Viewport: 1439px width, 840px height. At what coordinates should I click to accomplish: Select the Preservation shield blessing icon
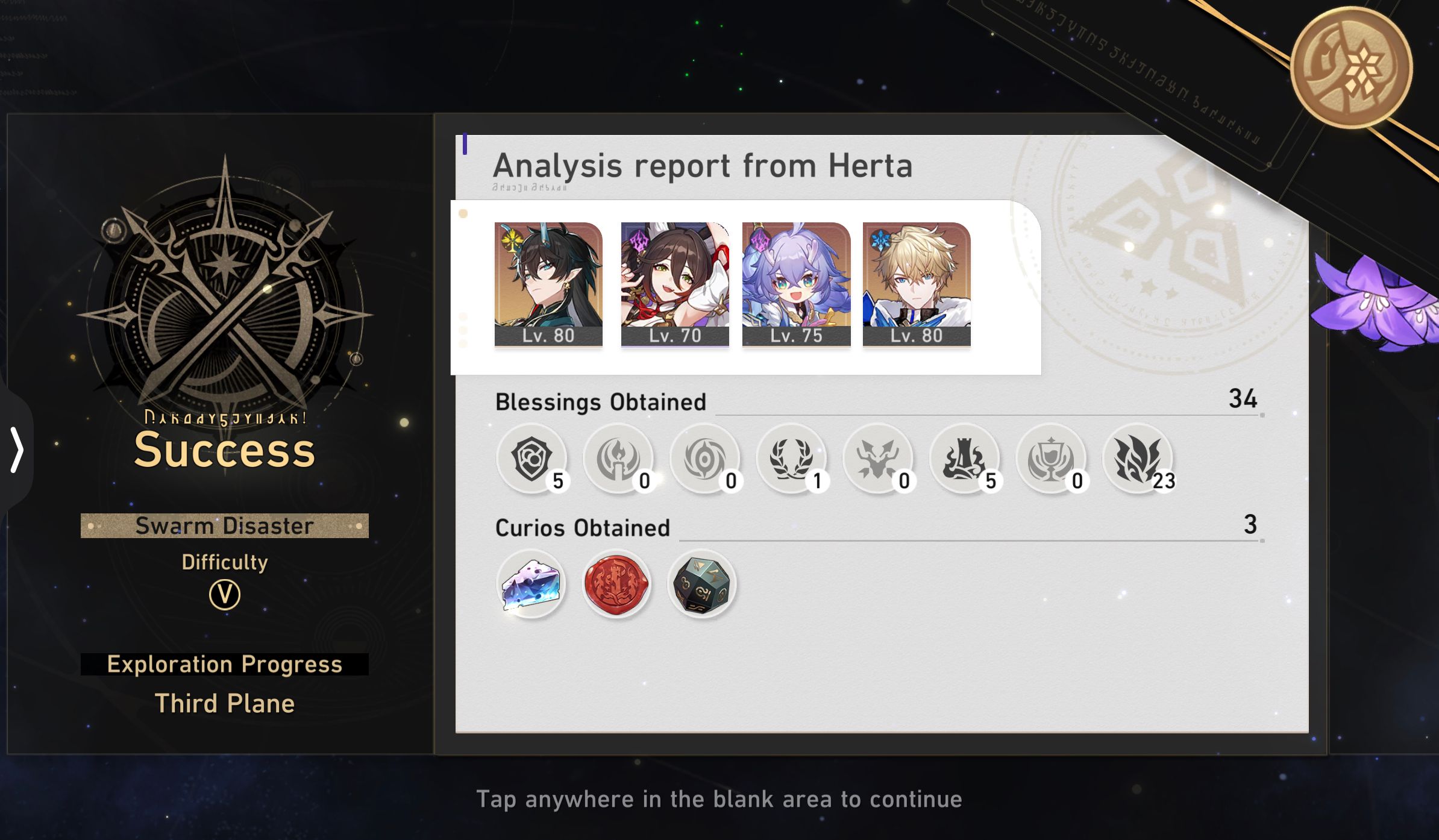point(531,459)
